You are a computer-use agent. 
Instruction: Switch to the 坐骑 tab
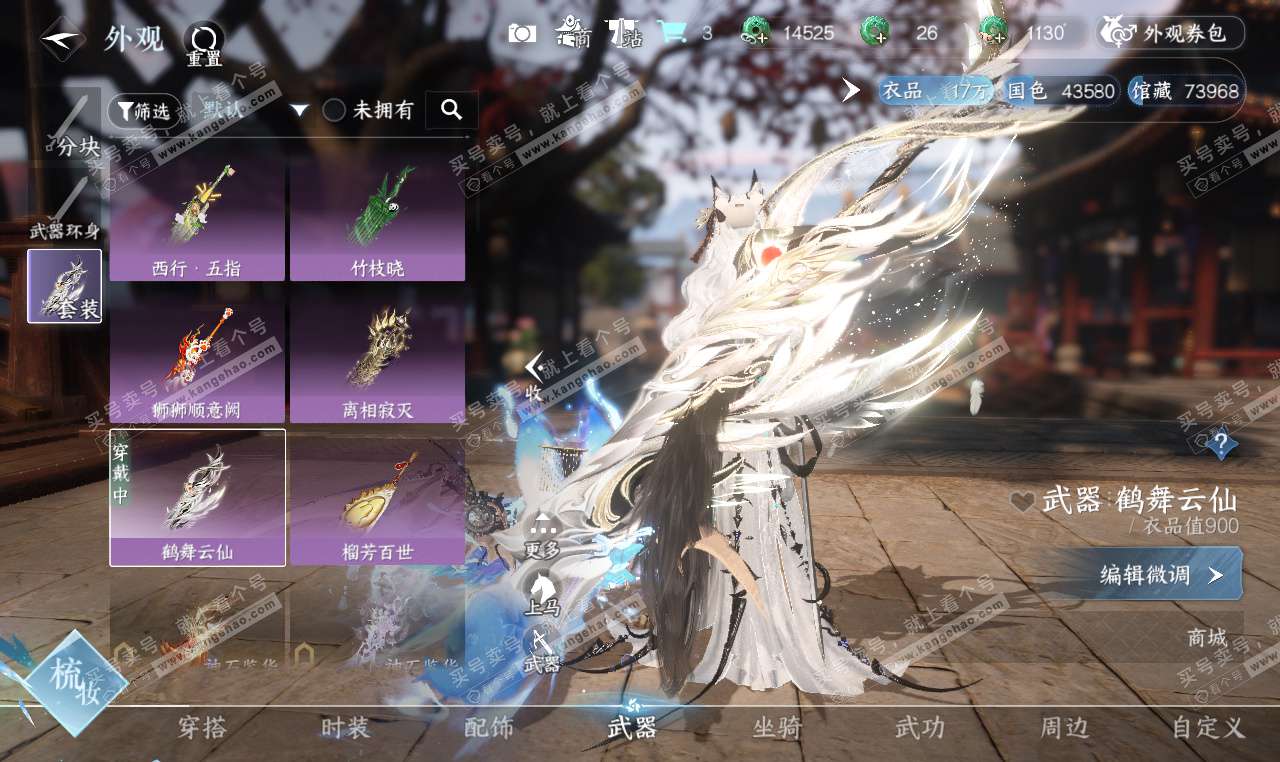(776, 728)
